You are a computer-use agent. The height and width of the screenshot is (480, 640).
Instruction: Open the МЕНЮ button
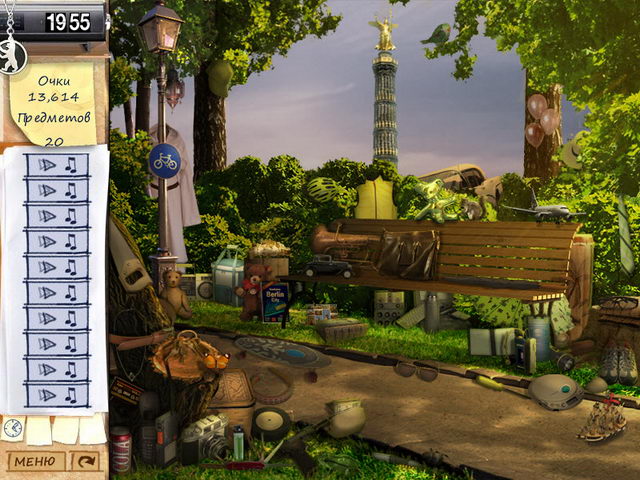(36, 461)
